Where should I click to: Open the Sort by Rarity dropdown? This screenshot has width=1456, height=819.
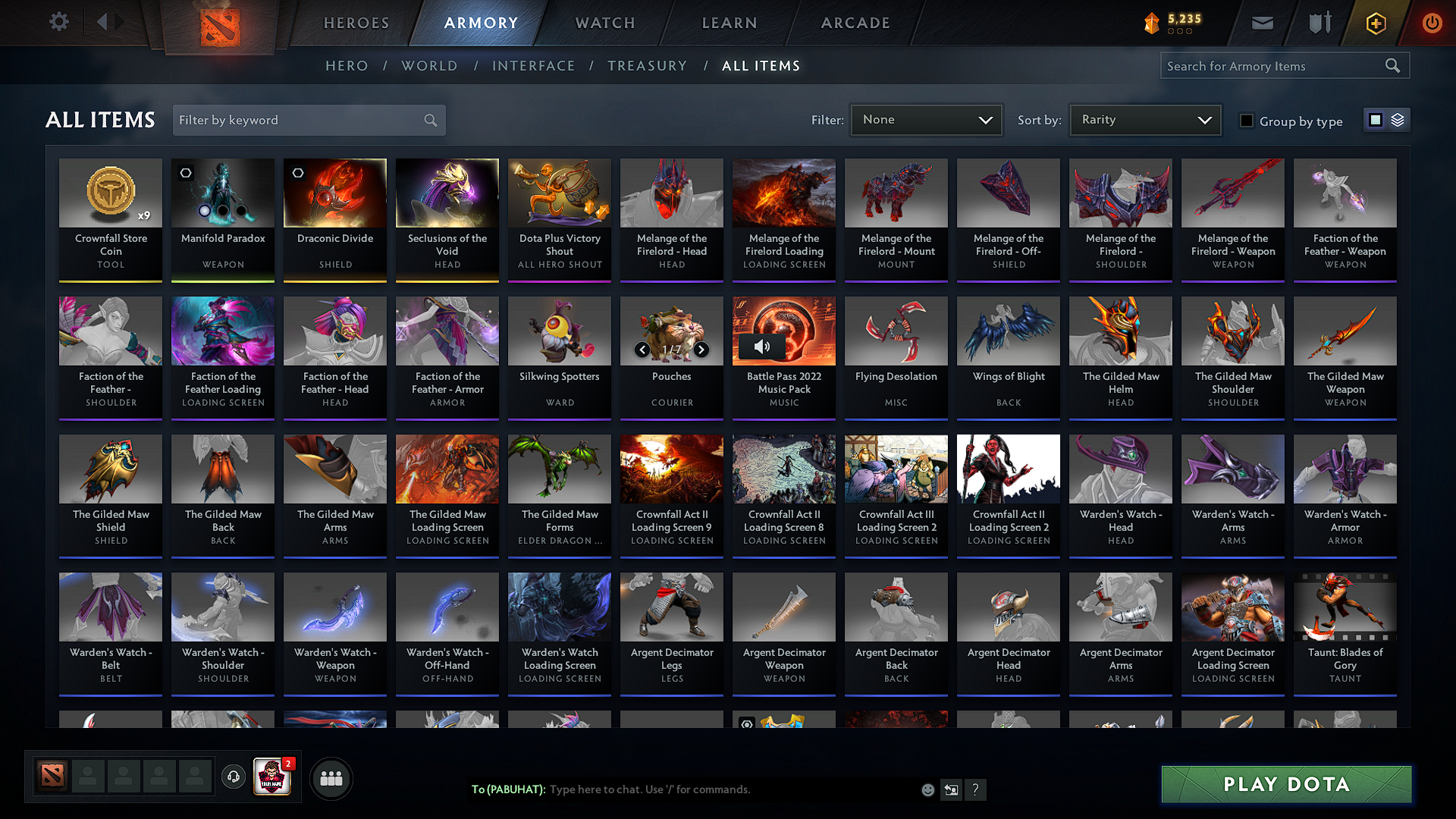pos(1144,119)
